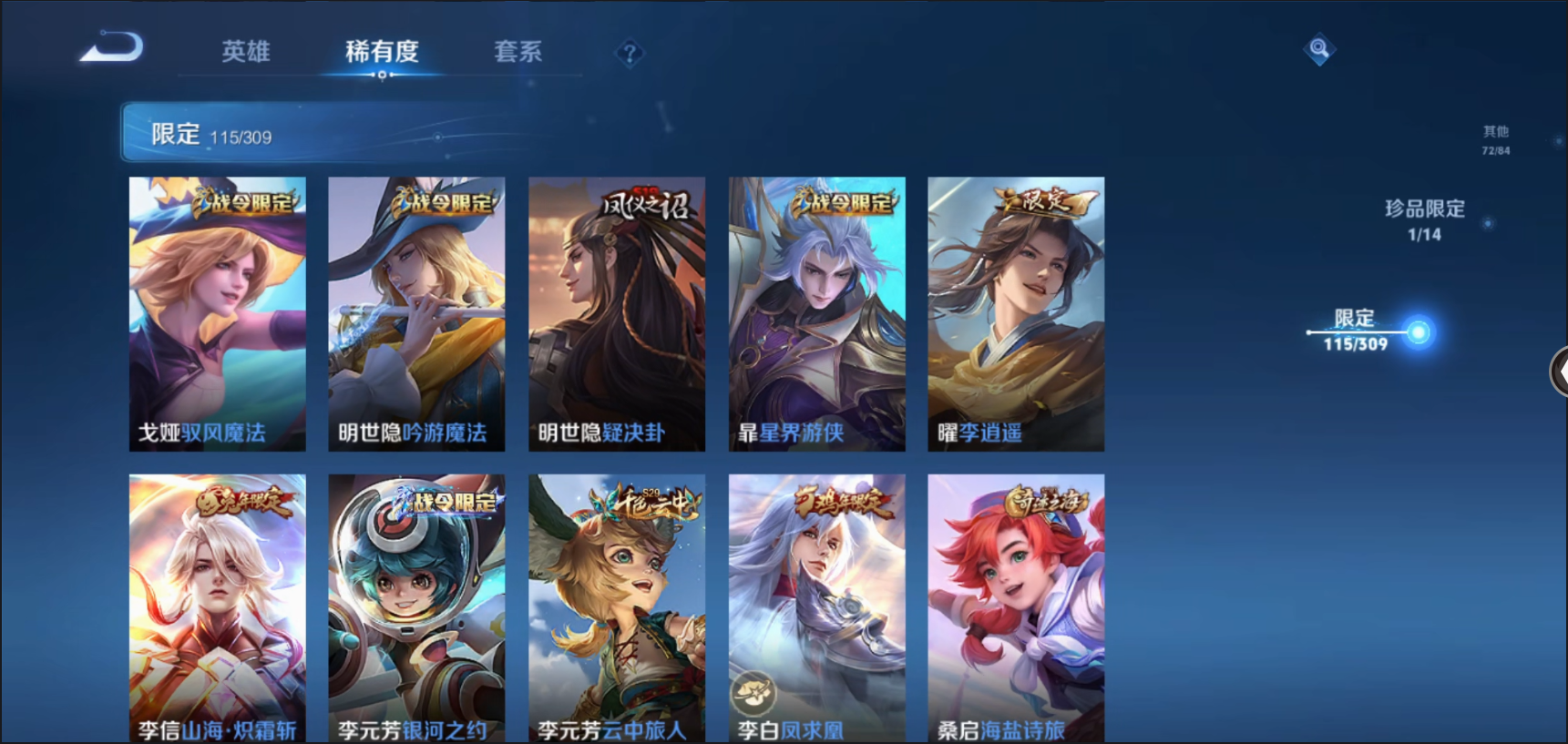Open the 李元芳 银河之约 skin card

coord(416,607)
